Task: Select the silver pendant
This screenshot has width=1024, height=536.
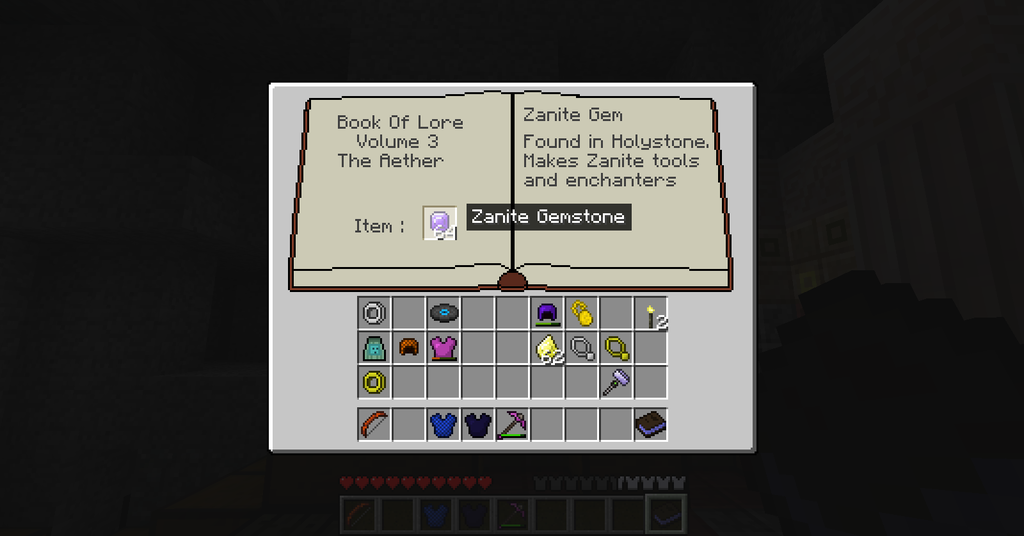Action: [x=581, y=348]
